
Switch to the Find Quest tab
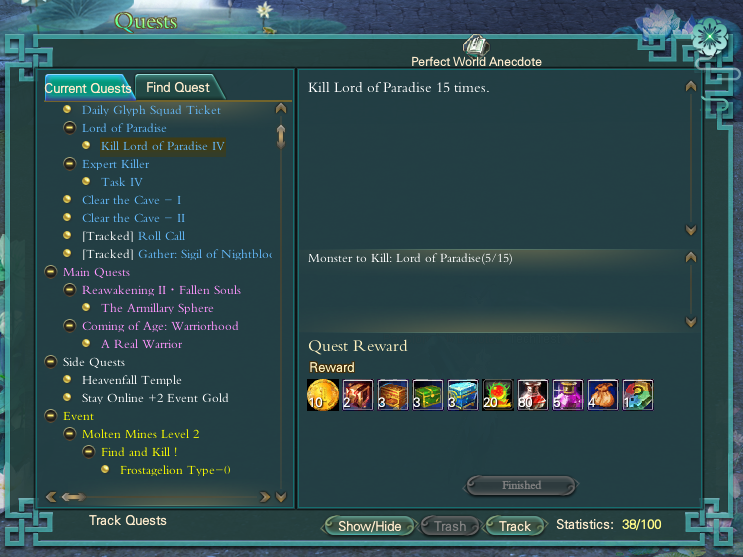[x=178, y=88]
